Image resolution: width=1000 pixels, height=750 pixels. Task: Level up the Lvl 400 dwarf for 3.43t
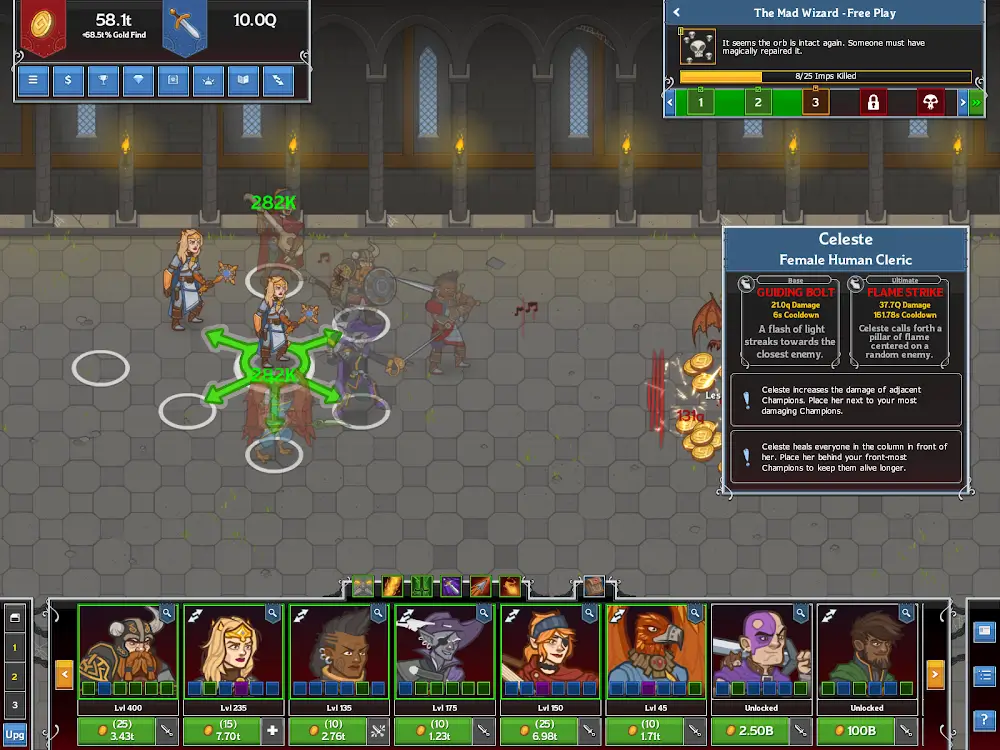115,732
